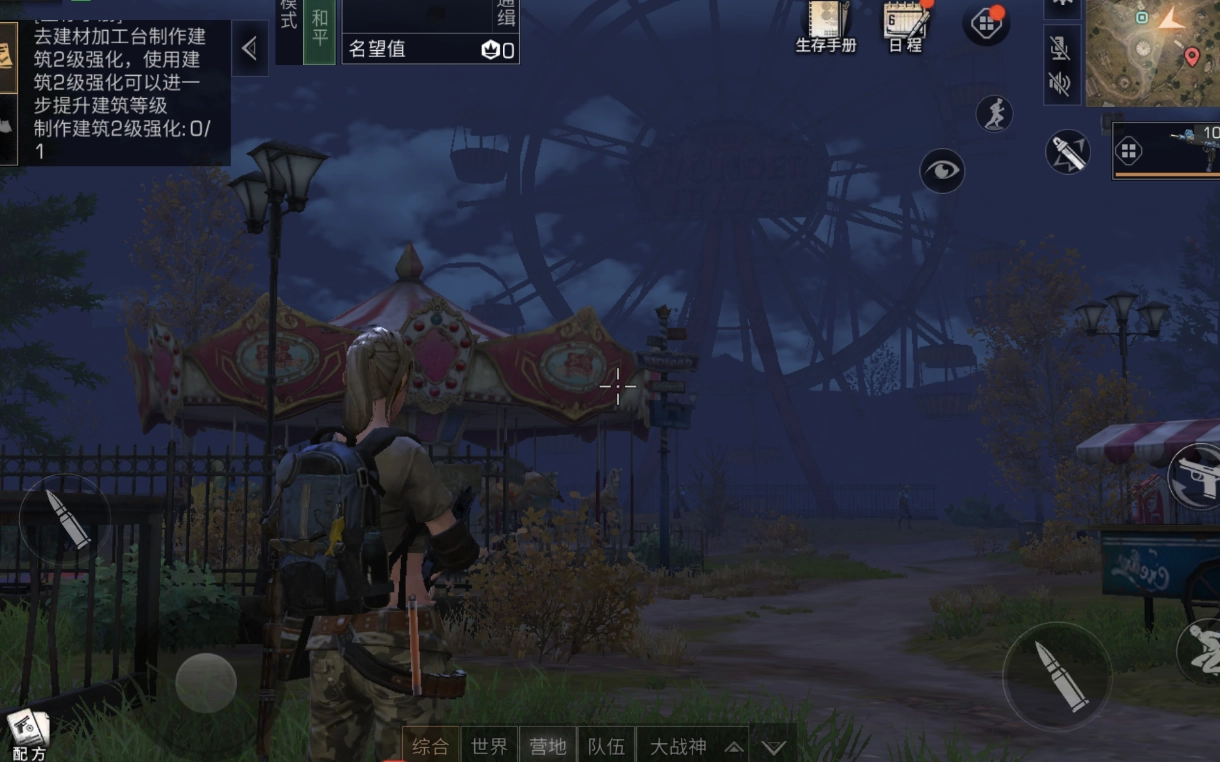
Task: Switch chat to the 世界 tab
Action: coord(490,746)
